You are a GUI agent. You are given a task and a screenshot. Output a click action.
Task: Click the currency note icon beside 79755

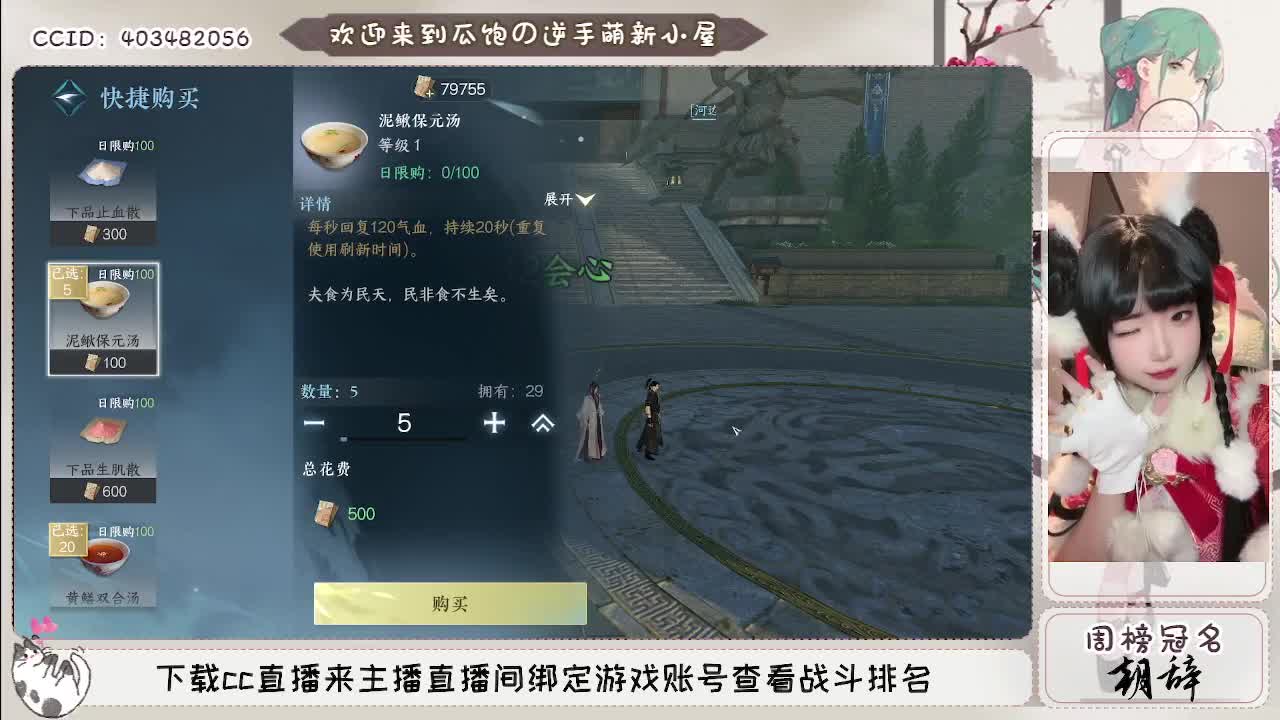coord(427,88)
